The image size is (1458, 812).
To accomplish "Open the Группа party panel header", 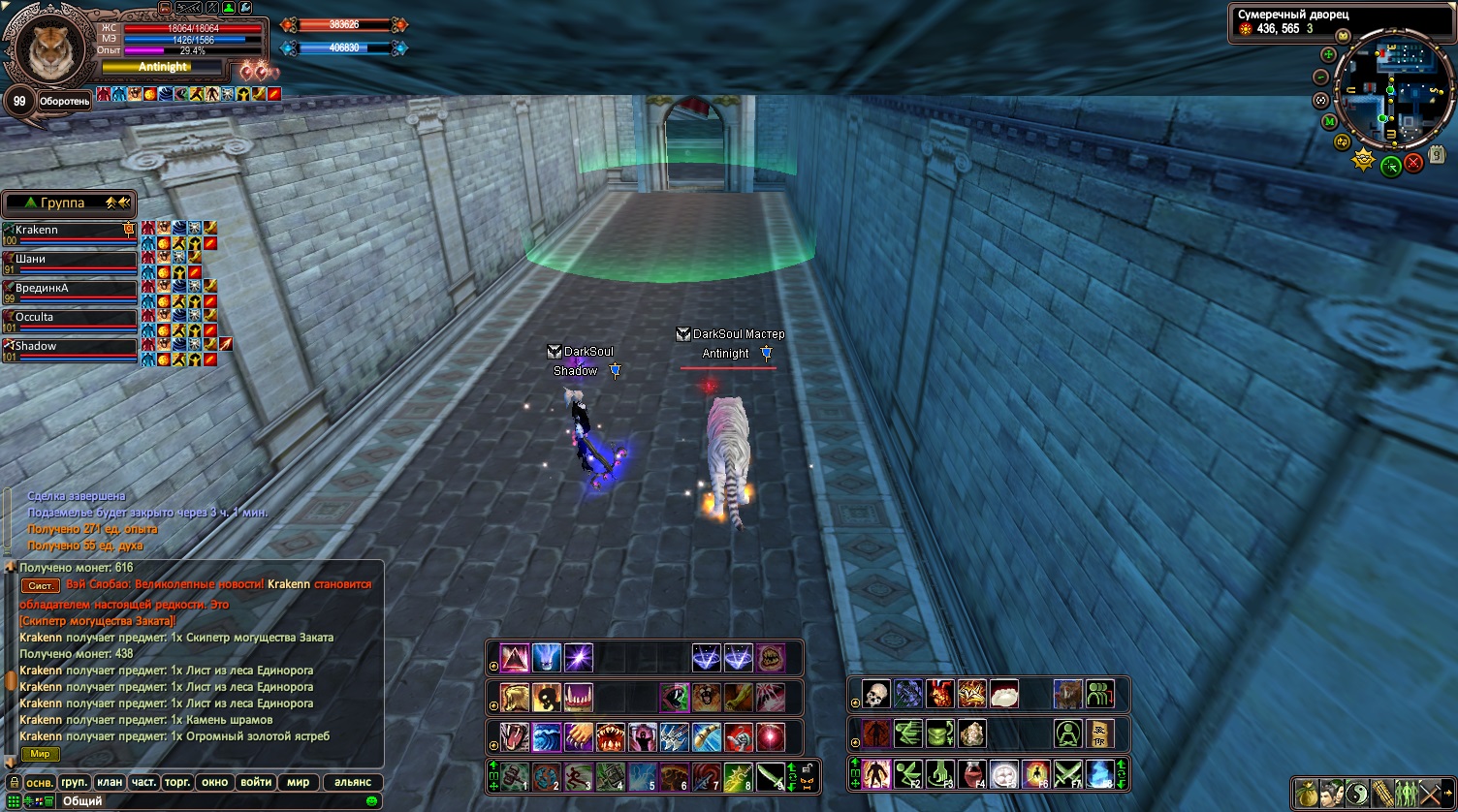I will tap(68, 203).
